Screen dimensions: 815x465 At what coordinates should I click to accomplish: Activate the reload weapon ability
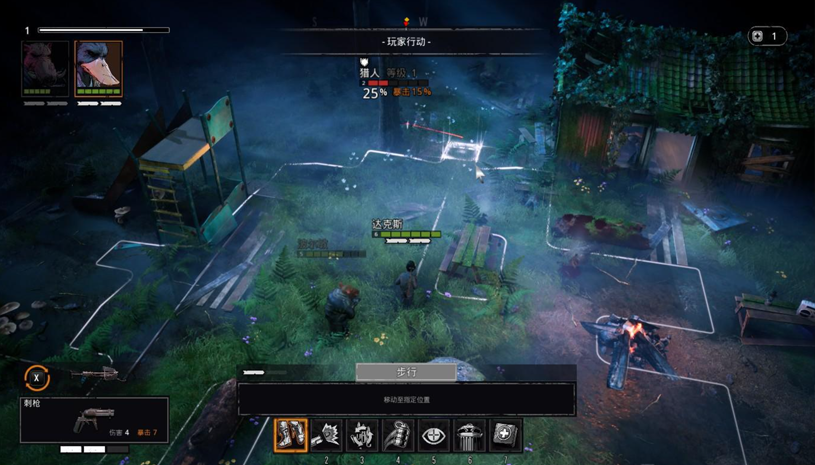tap(362, 435)
